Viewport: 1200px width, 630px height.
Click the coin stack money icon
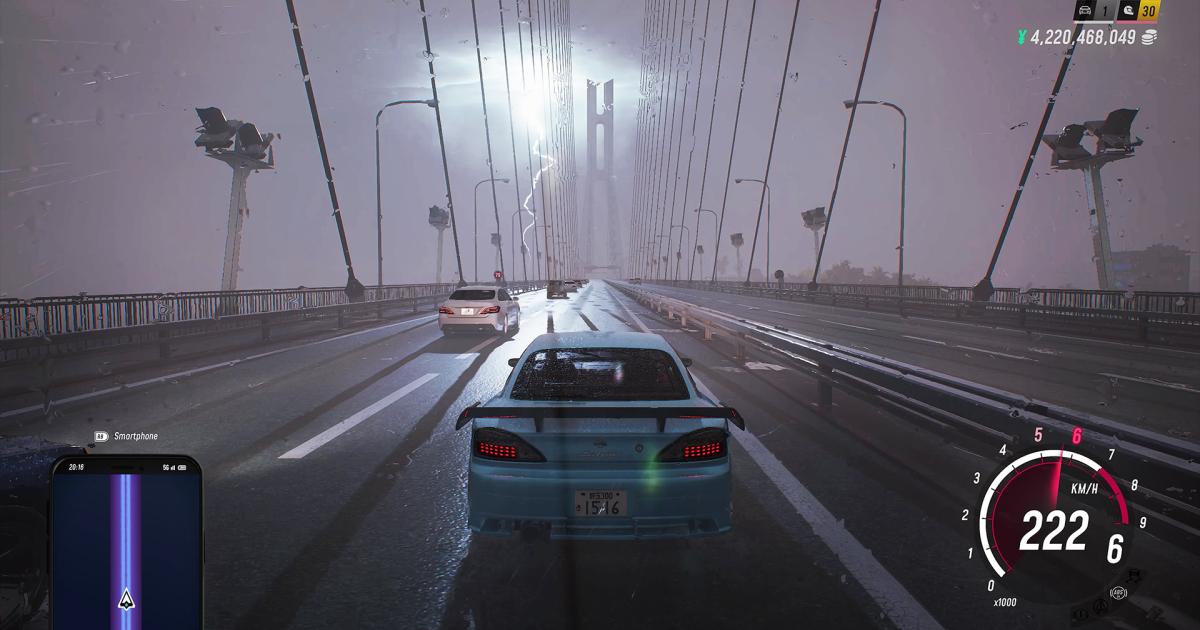point(1149,37)
